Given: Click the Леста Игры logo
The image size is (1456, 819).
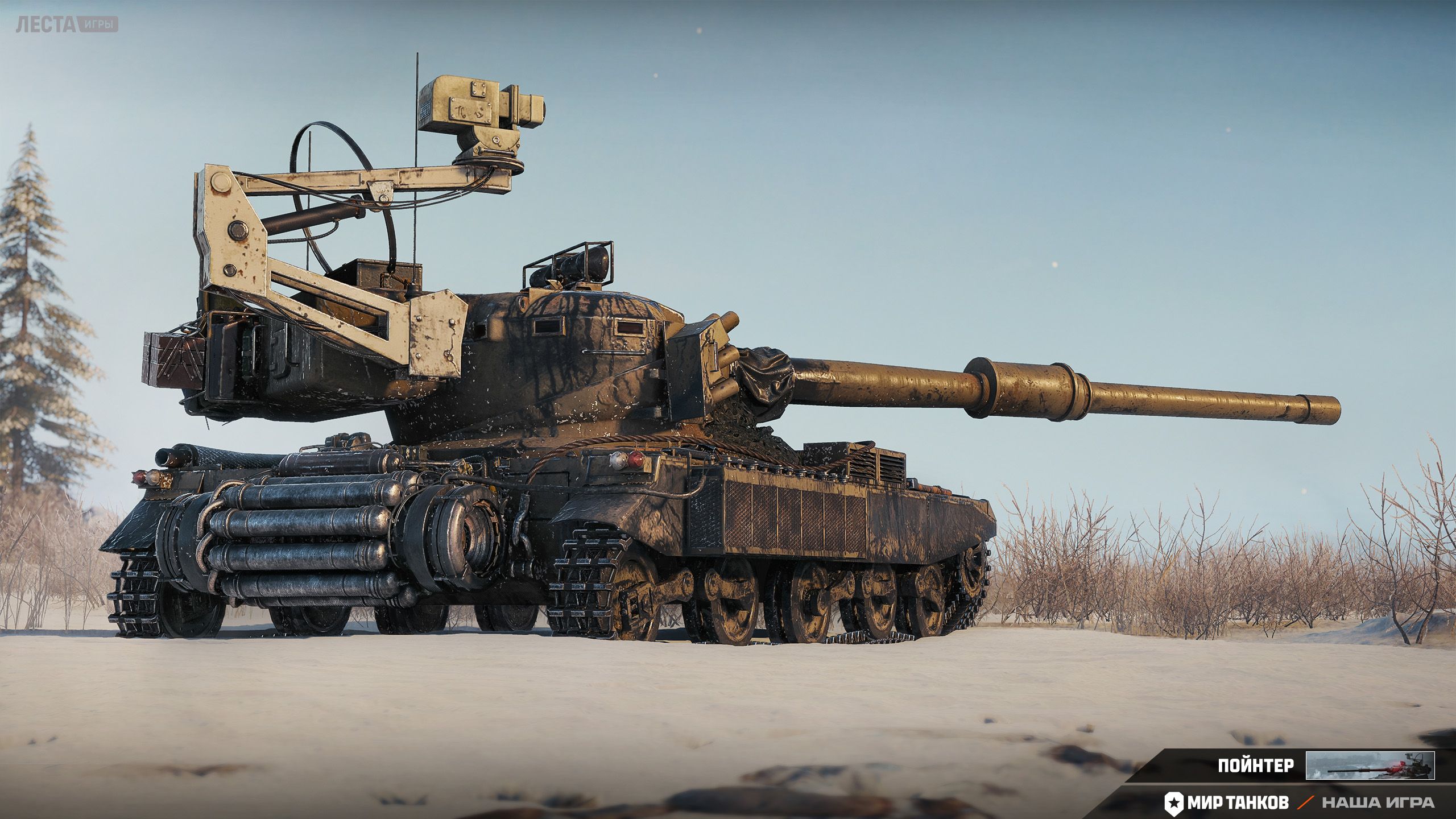Looking at the screenshot, I should point(67,25).
